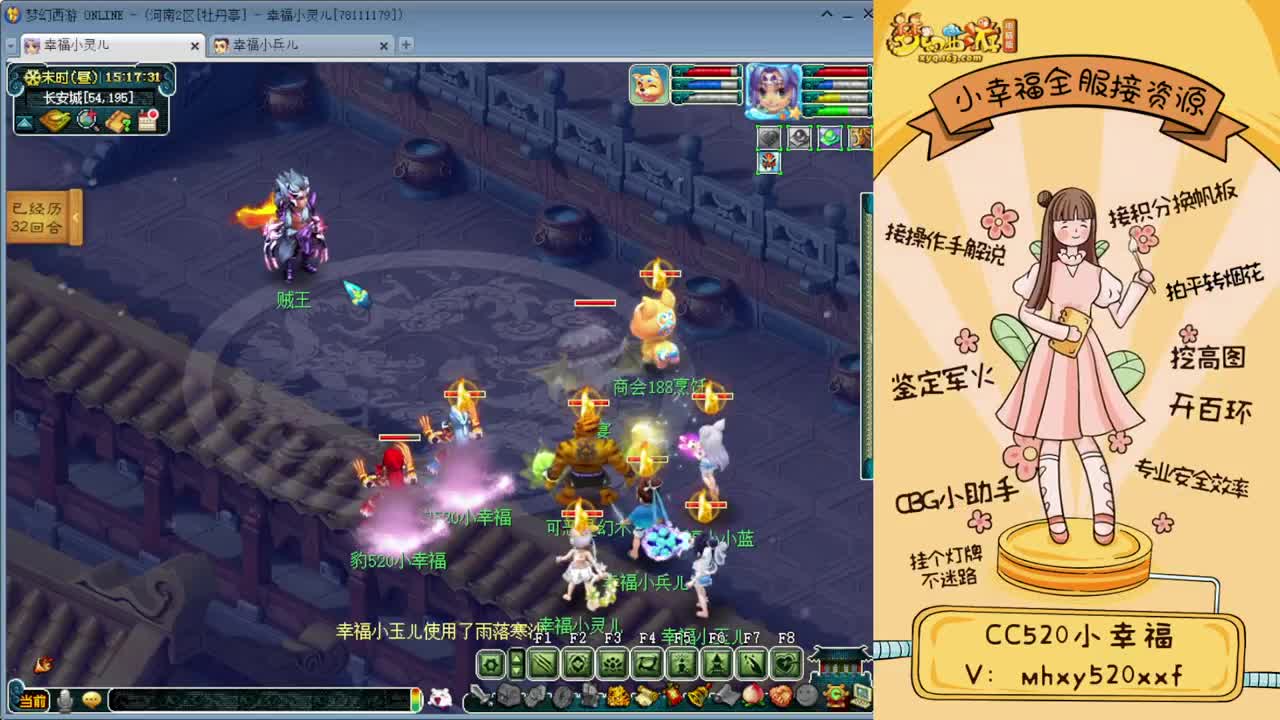Open the 当前 chat channel selector
Screen dimensions: 1280x720
click(x=31, y=700)
